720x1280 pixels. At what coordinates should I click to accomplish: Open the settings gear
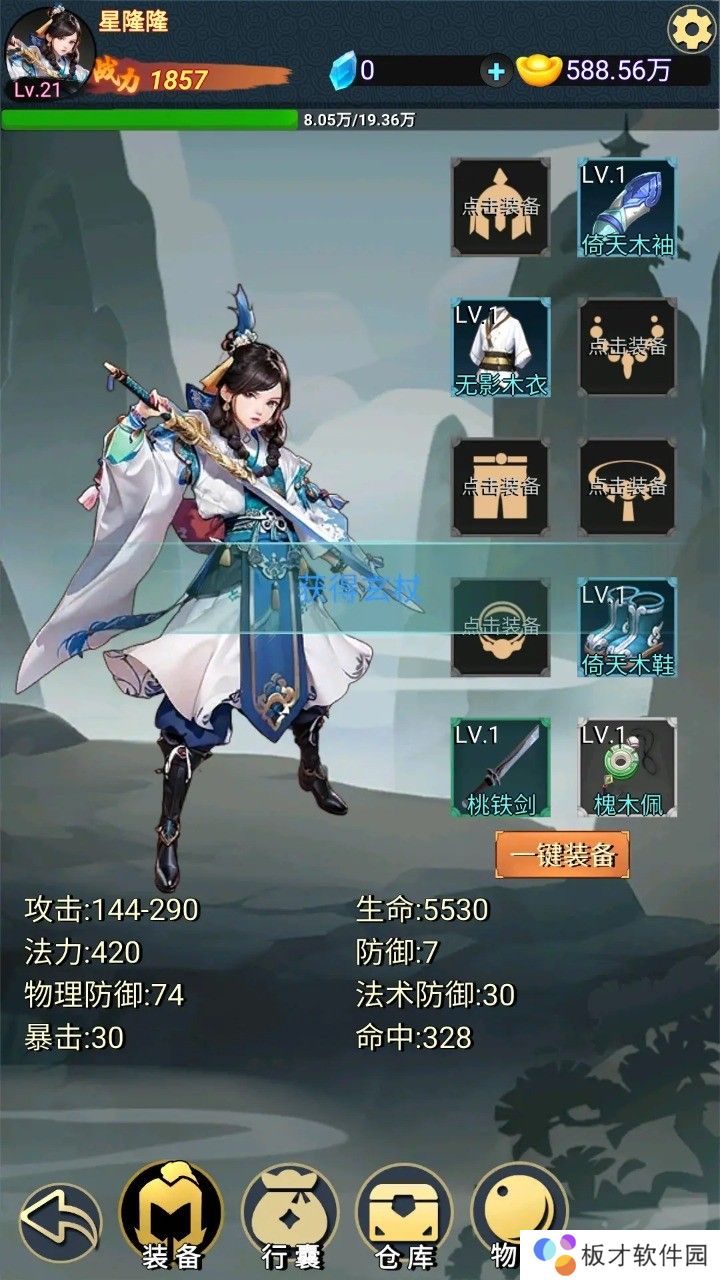[690, 29]
